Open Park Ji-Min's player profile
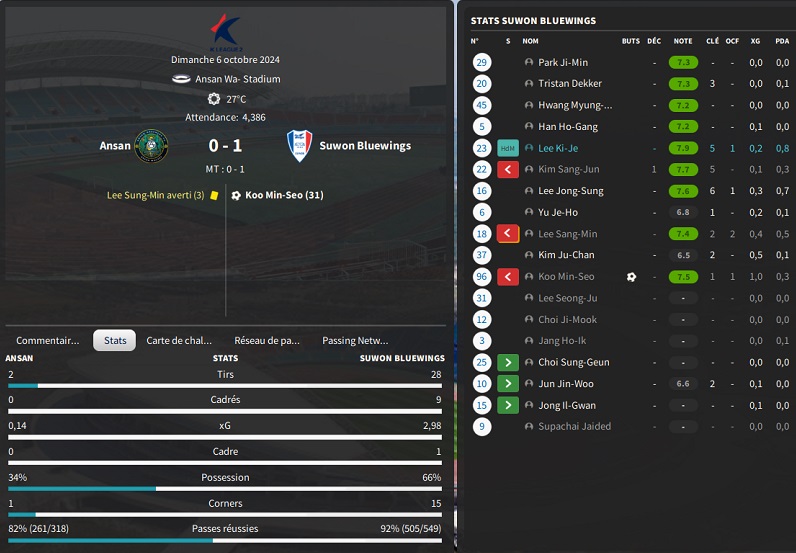Screen dimensions: 796x553 [x=563, y=62]
